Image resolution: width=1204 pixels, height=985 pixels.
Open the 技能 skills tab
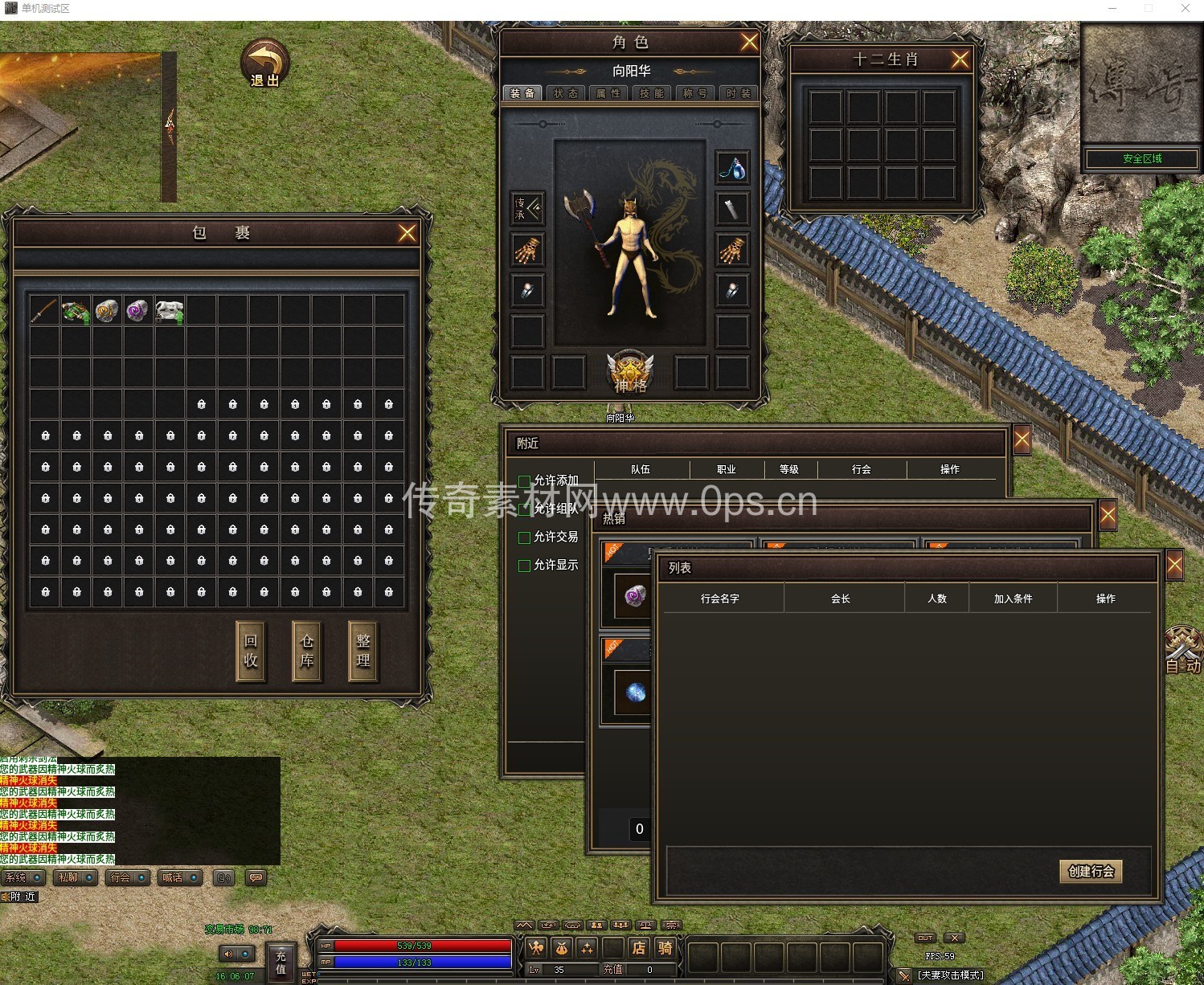pos(652,93)
